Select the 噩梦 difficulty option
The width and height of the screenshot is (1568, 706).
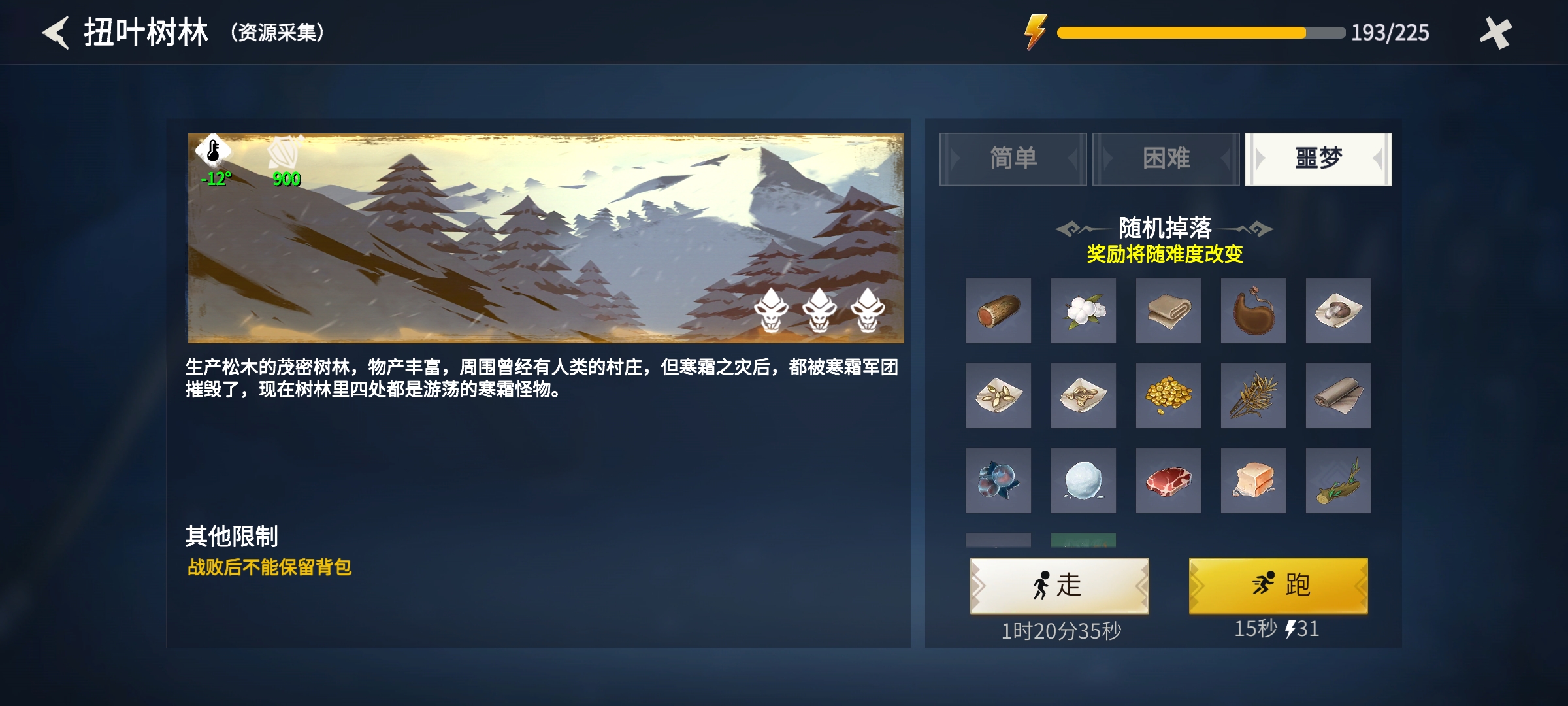[1318, 159]
